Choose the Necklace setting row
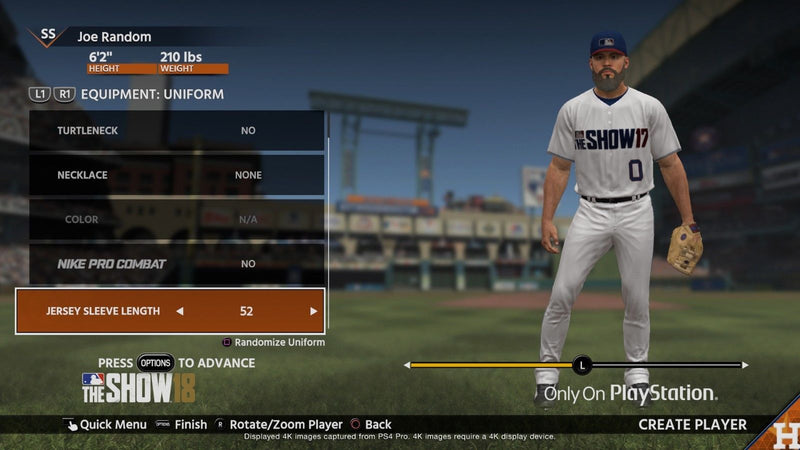Image resolution: width=800 pixels, height=450 pixels. [170, 175]
